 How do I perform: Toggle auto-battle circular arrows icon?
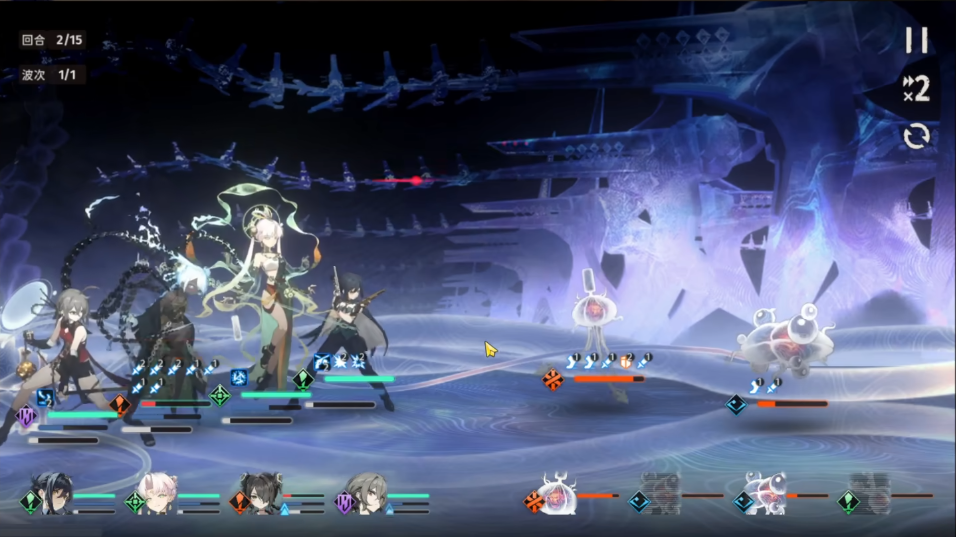pos(916,136)
